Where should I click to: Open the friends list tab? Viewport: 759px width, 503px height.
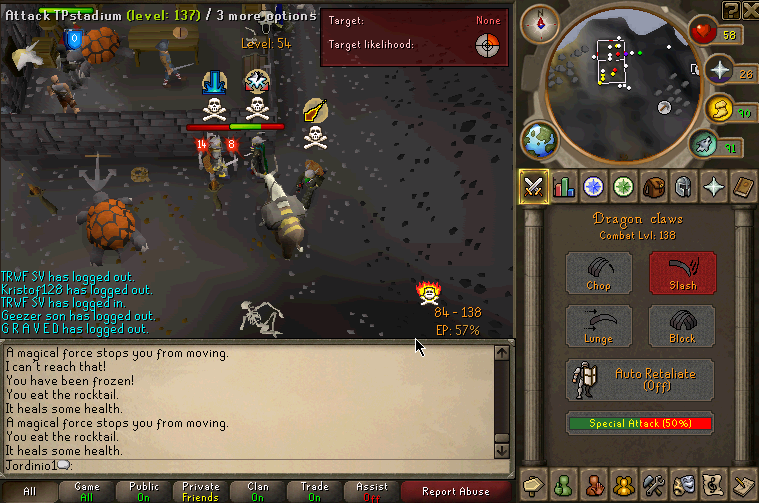point(564,484)
